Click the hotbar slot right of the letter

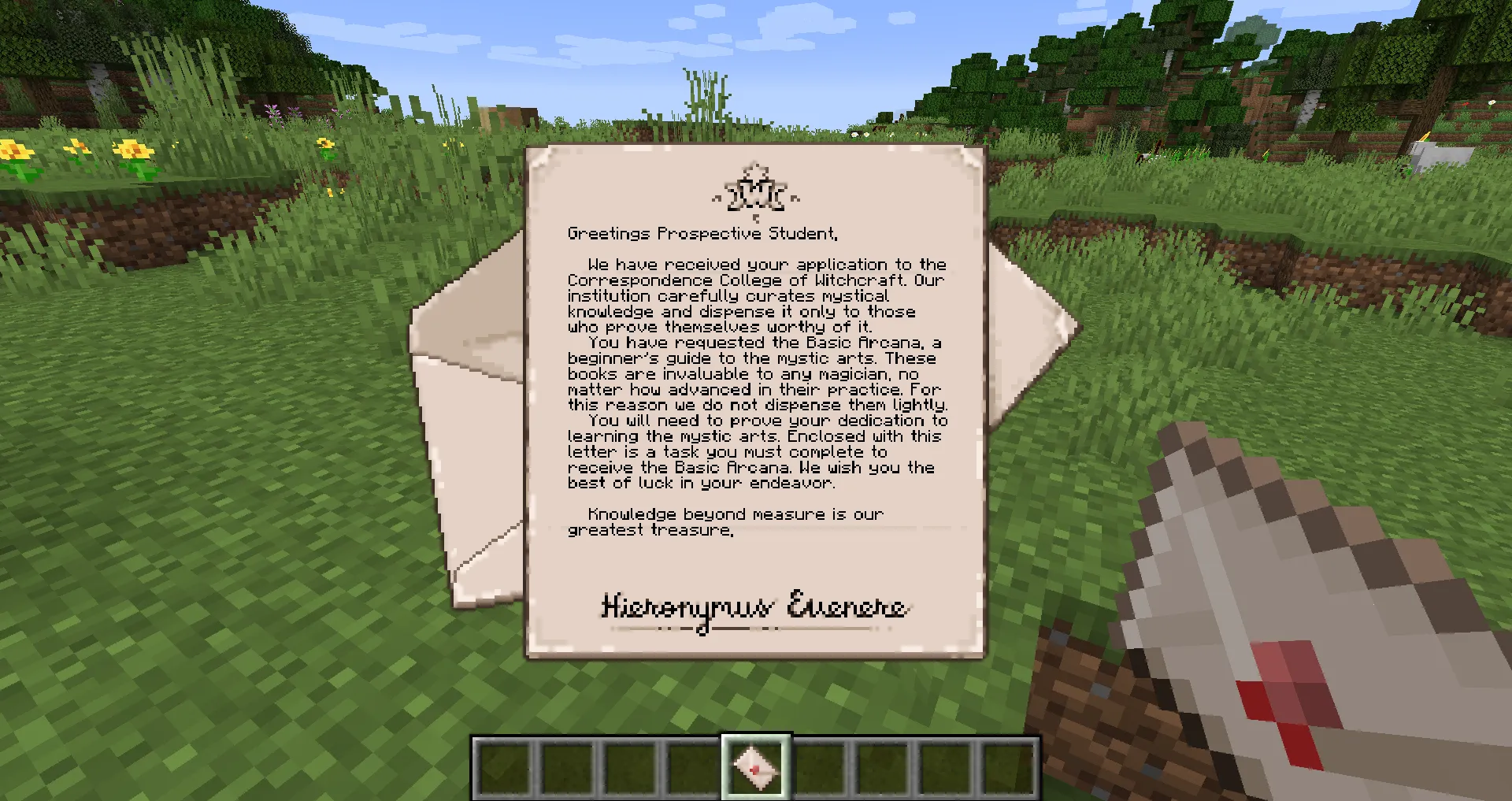pos(819,768)
